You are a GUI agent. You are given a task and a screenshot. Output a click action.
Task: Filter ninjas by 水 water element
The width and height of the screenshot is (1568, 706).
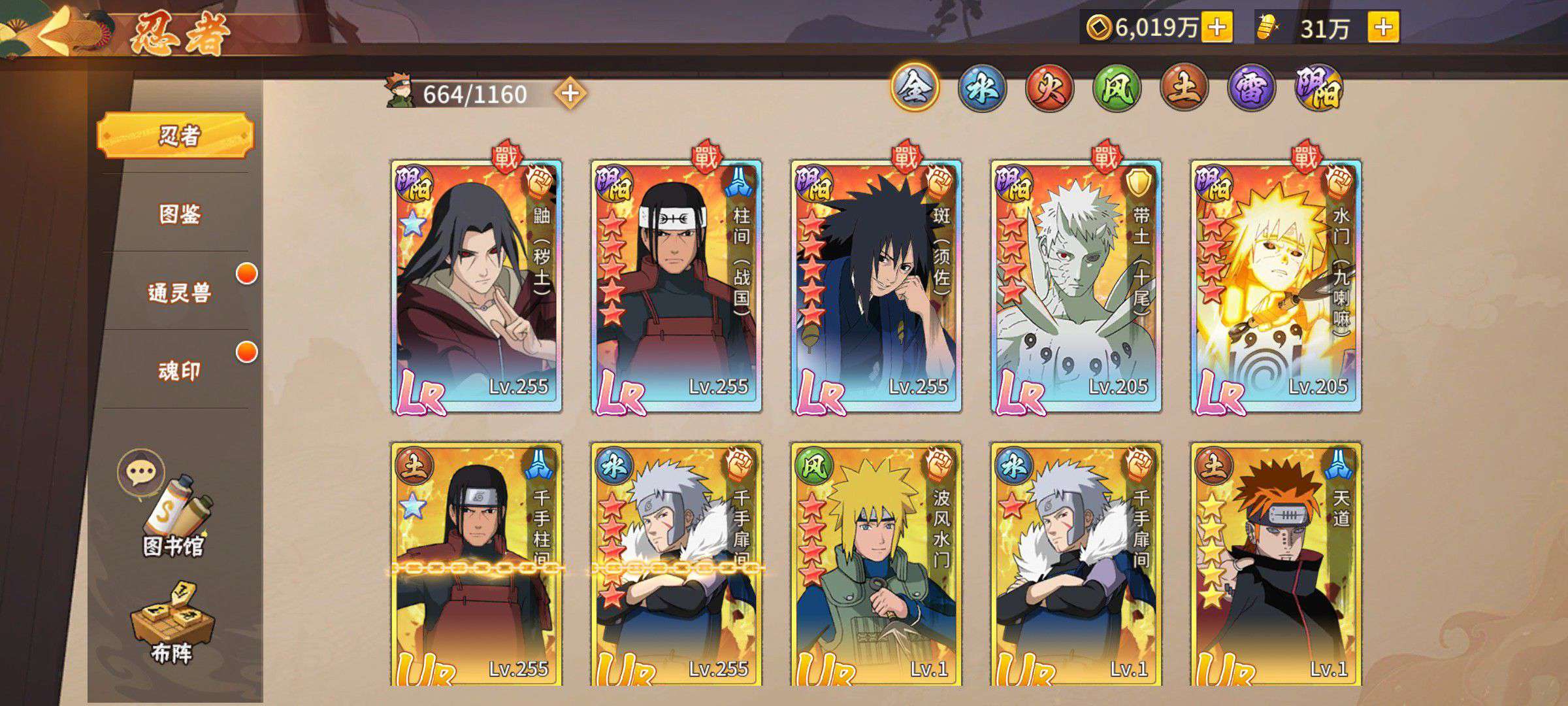(x=981, y=88)
